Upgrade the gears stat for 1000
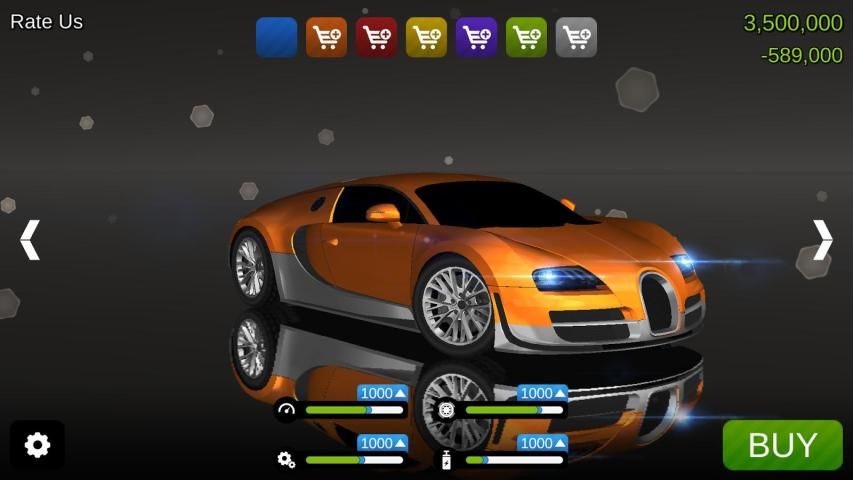Viewport: 853px width, 480px height. point(383,443)
